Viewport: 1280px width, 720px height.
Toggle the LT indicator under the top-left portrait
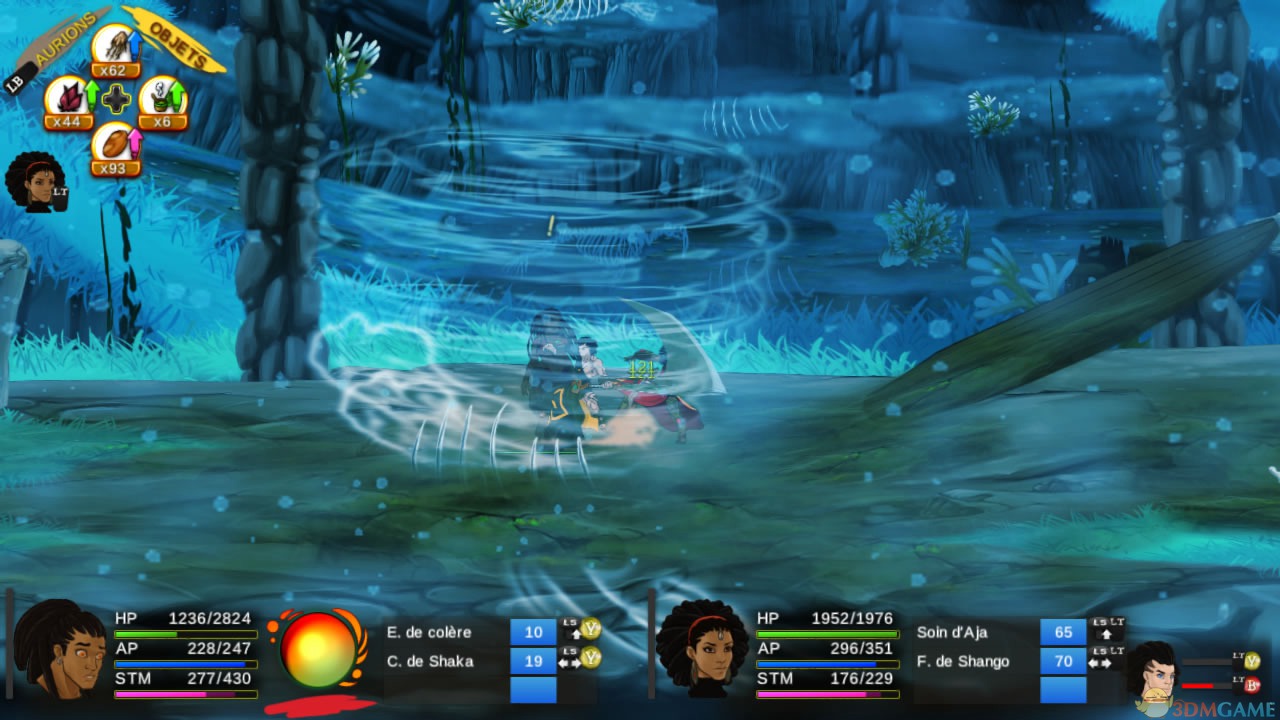[x=60, y=193]
